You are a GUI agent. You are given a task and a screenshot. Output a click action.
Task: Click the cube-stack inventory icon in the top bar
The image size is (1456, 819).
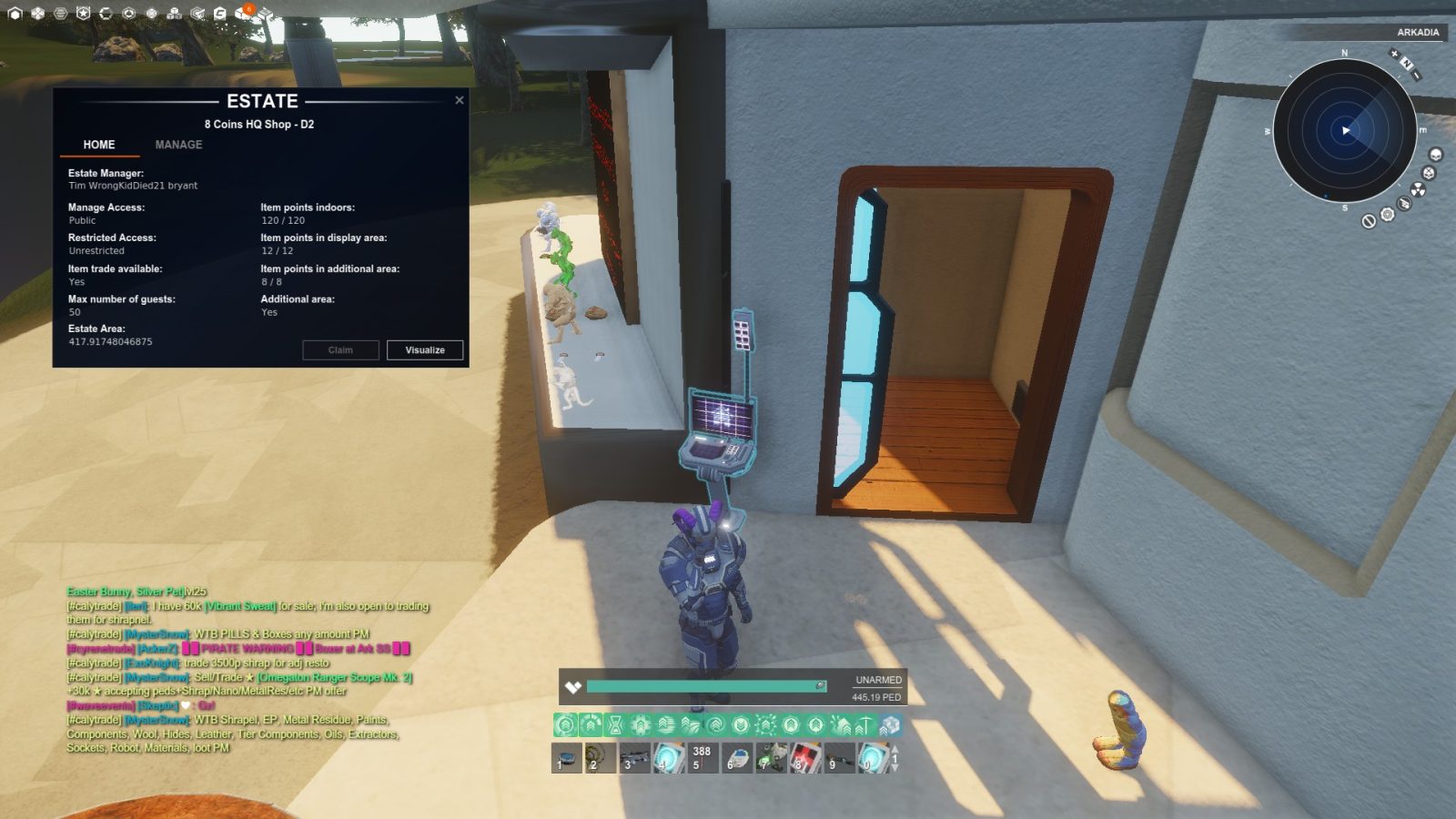174,14
